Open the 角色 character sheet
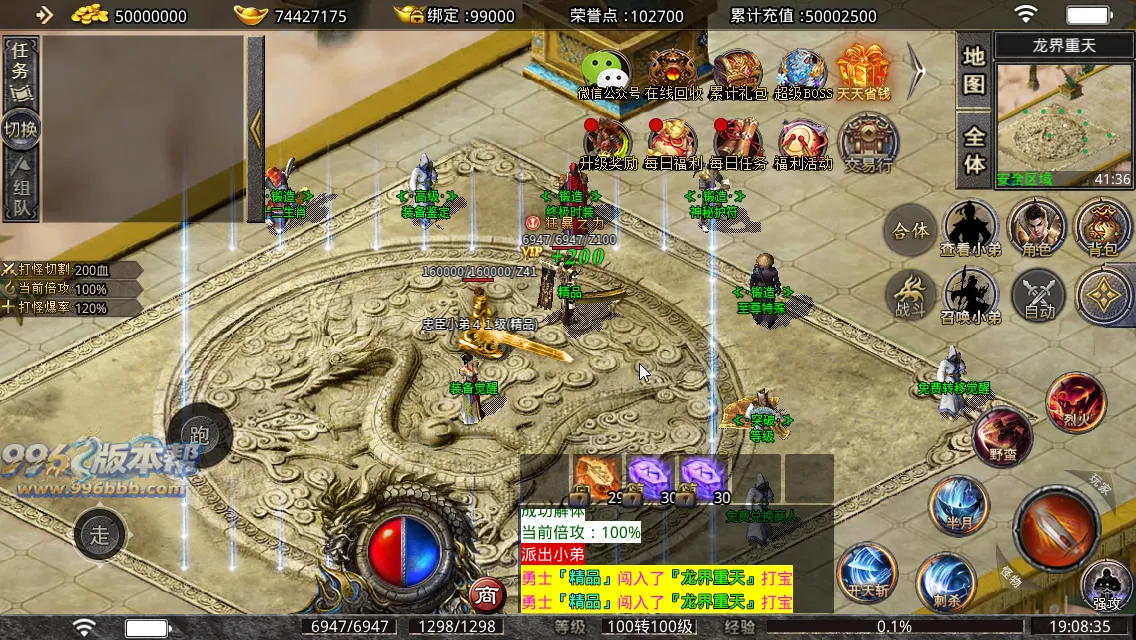This screenshot has height=640, width=1136. (x=1036, y=227)
